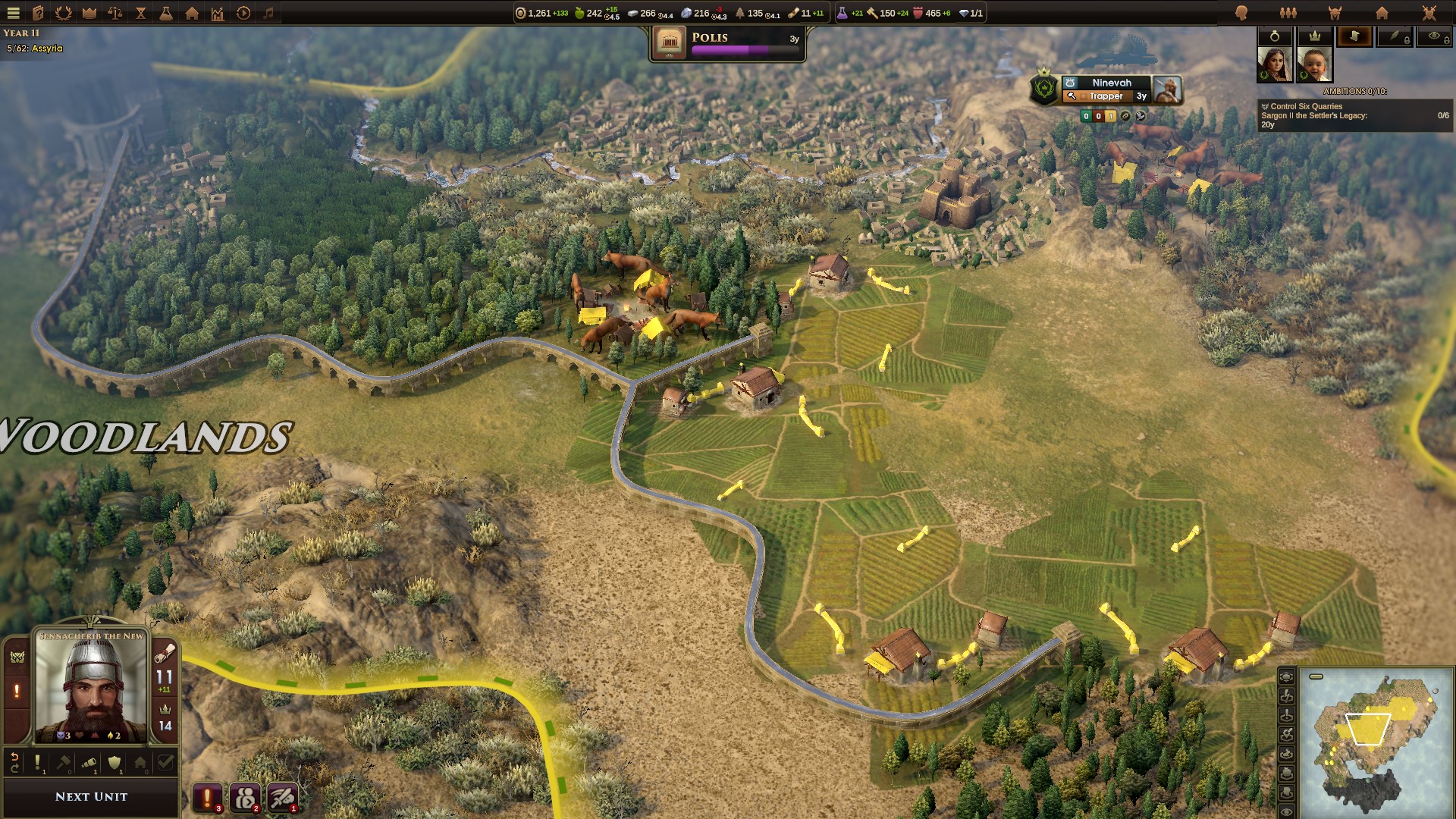The image size is (1456, 819).
Task: Open the laurel wreath screen
Action: coord(64,13)
